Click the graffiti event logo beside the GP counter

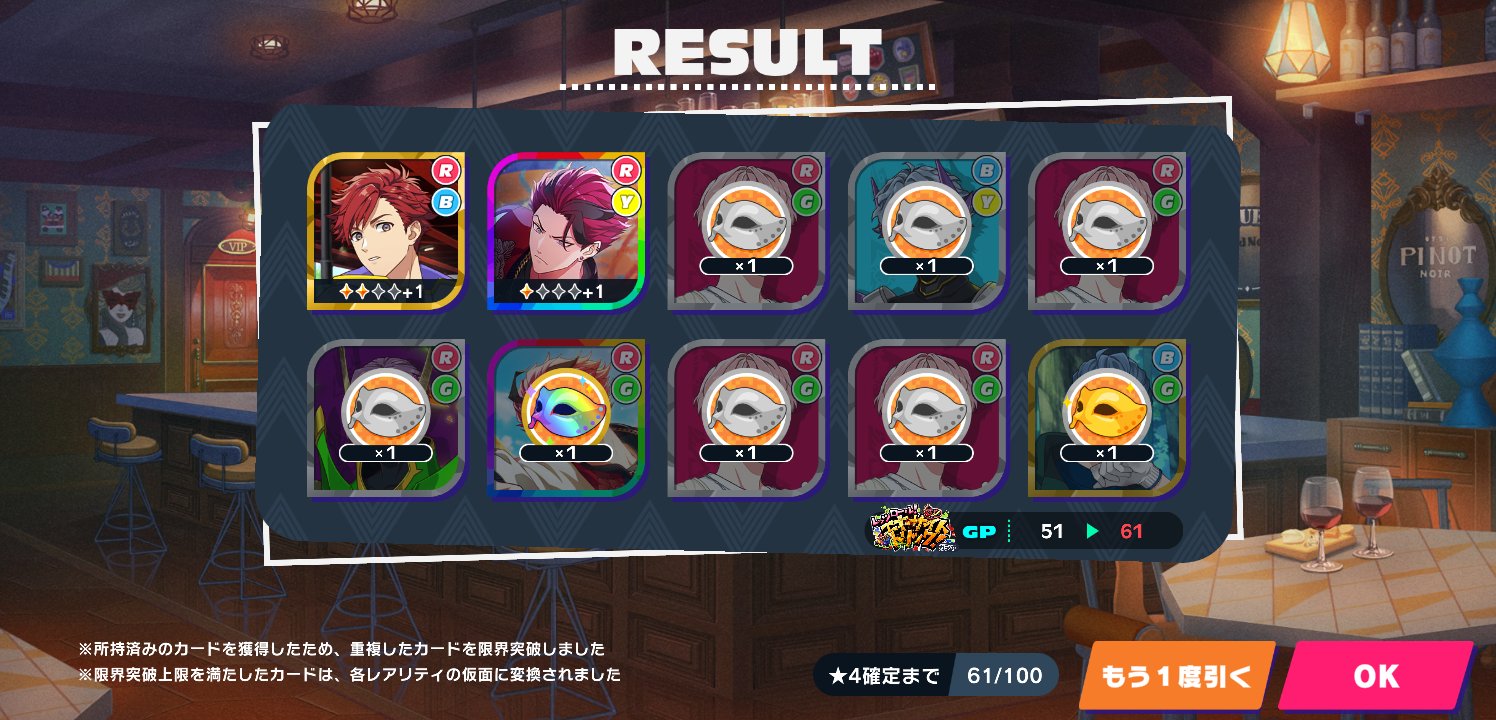click(912, 530)
